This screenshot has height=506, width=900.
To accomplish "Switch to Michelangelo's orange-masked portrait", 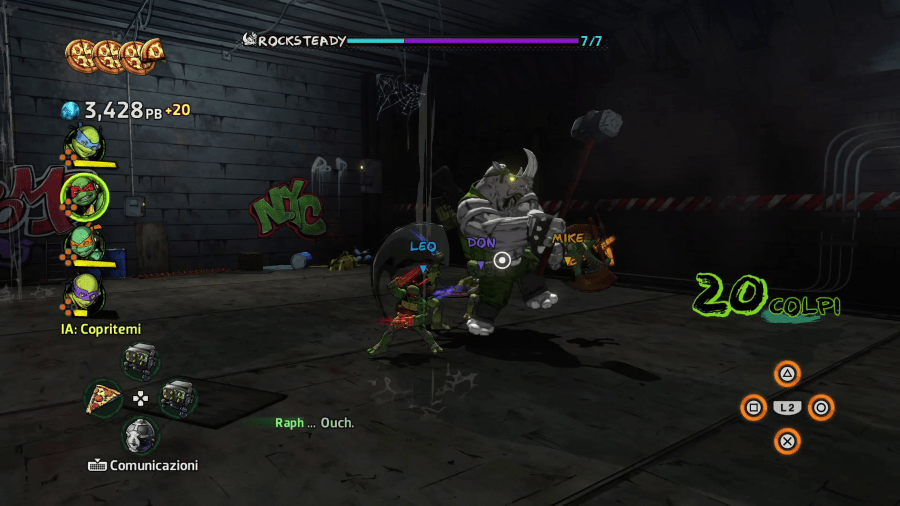I will point(83,242).
